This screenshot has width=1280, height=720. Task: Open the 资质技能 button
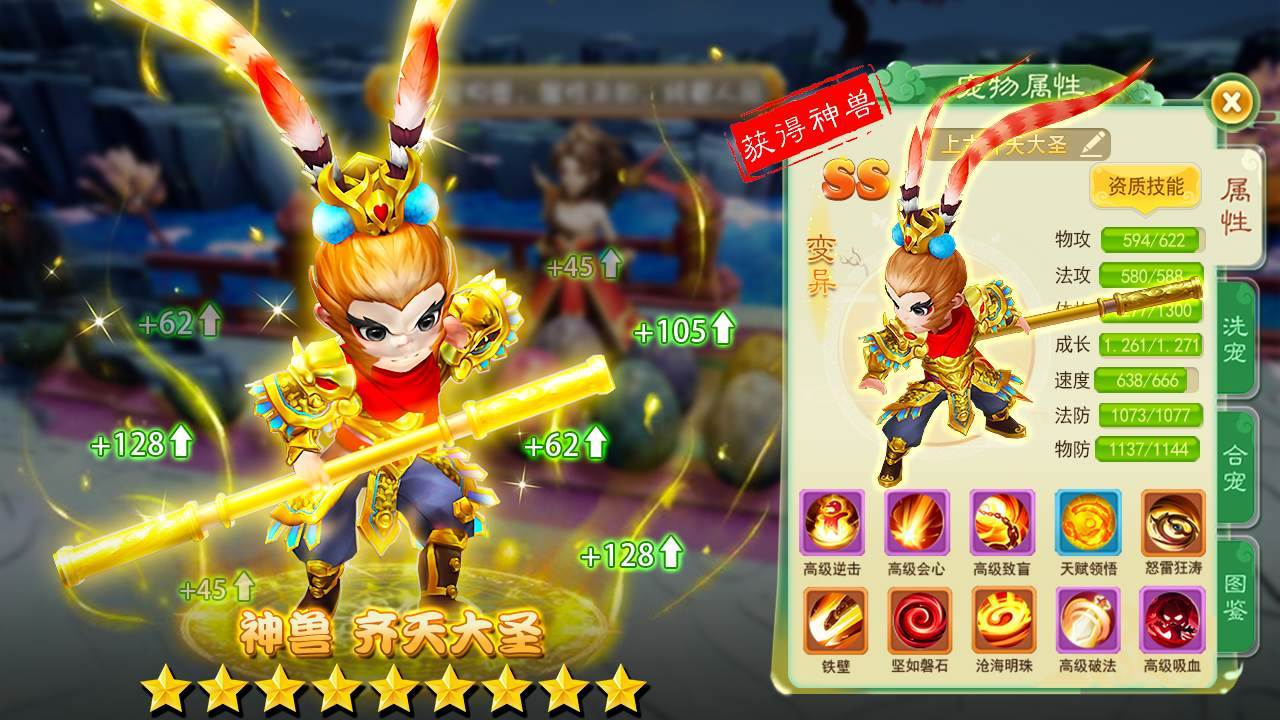1145,186
